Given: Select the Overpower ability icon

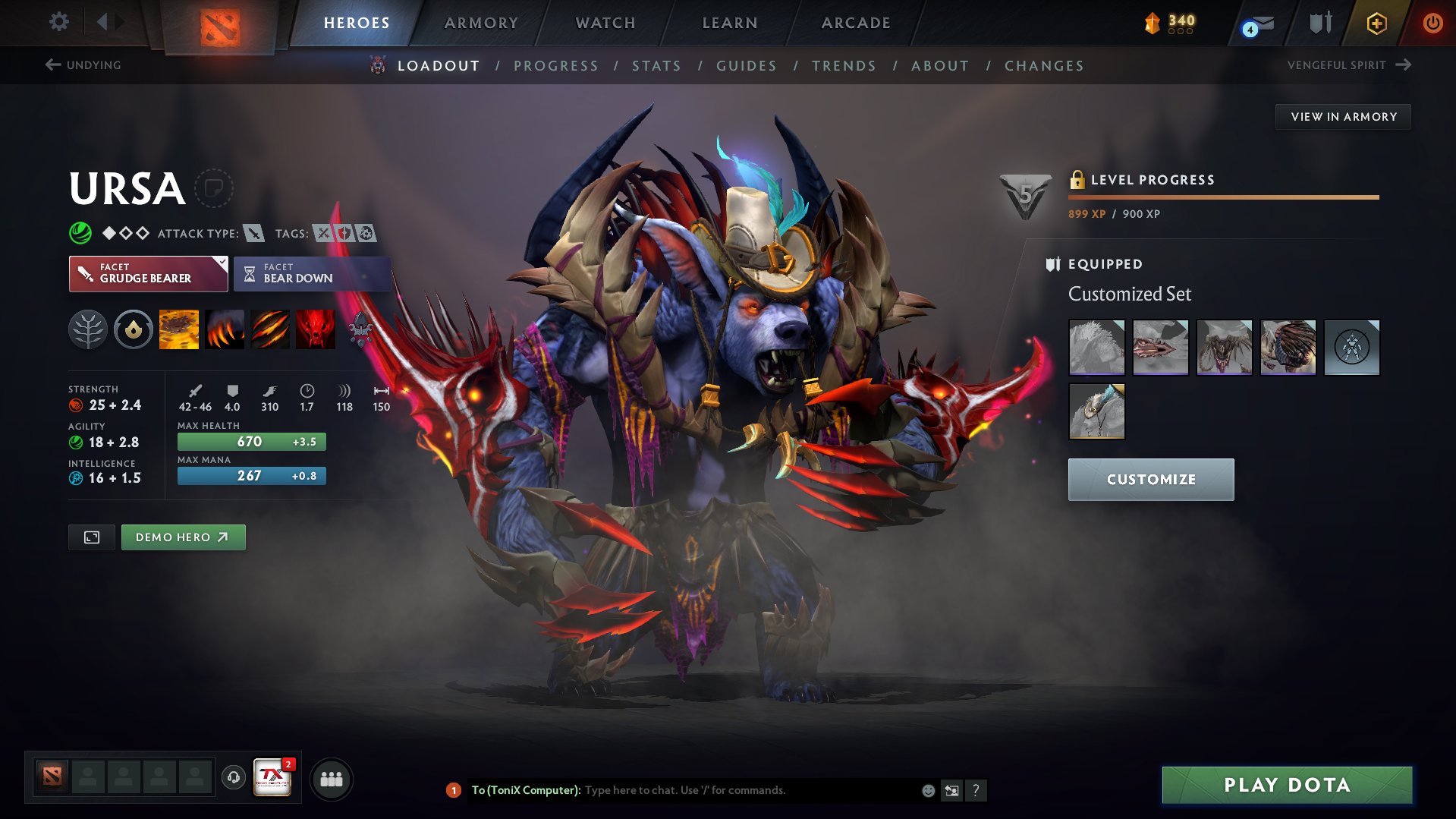Looking at the screenshot, I should [x=225, y=329].
